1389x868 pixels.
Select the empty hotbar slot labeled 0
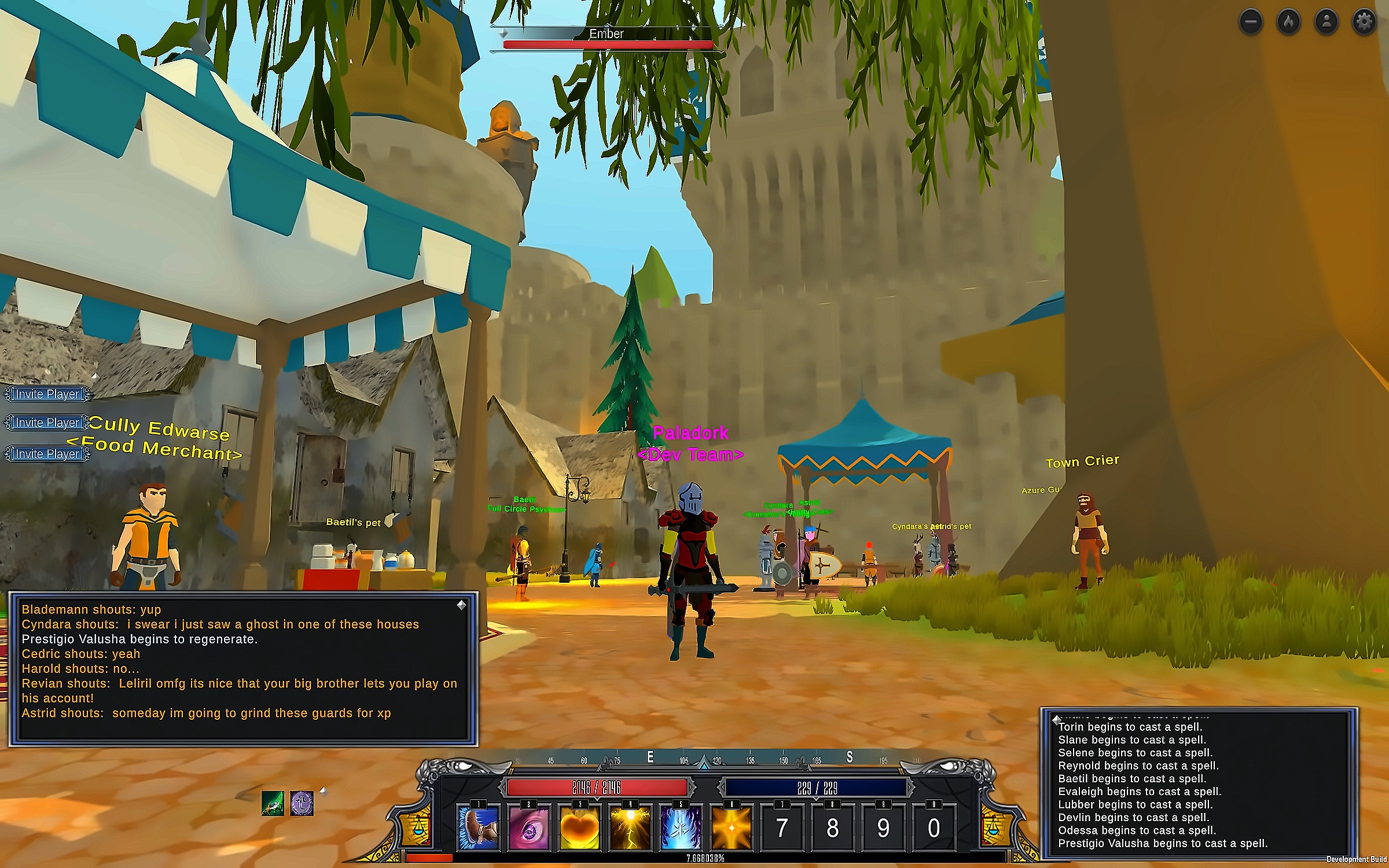click(x=934, y=829)
